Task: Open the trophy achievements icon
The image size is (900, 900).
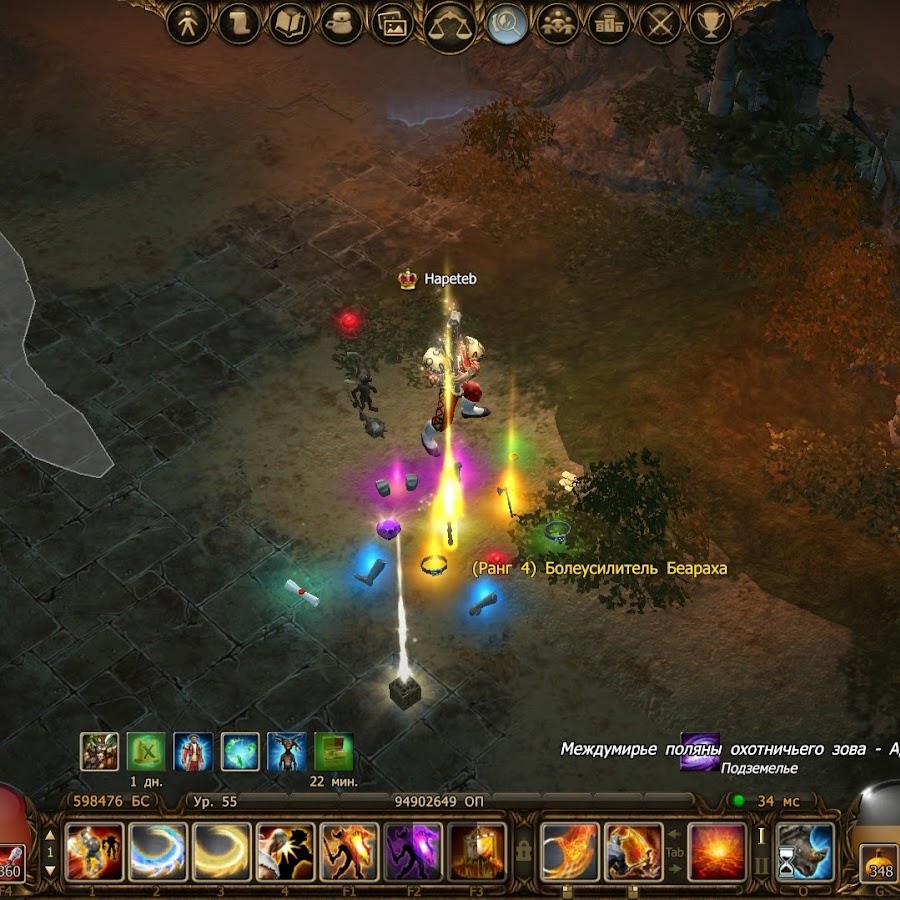Action: pyautogui.click(x=711, y=22)
